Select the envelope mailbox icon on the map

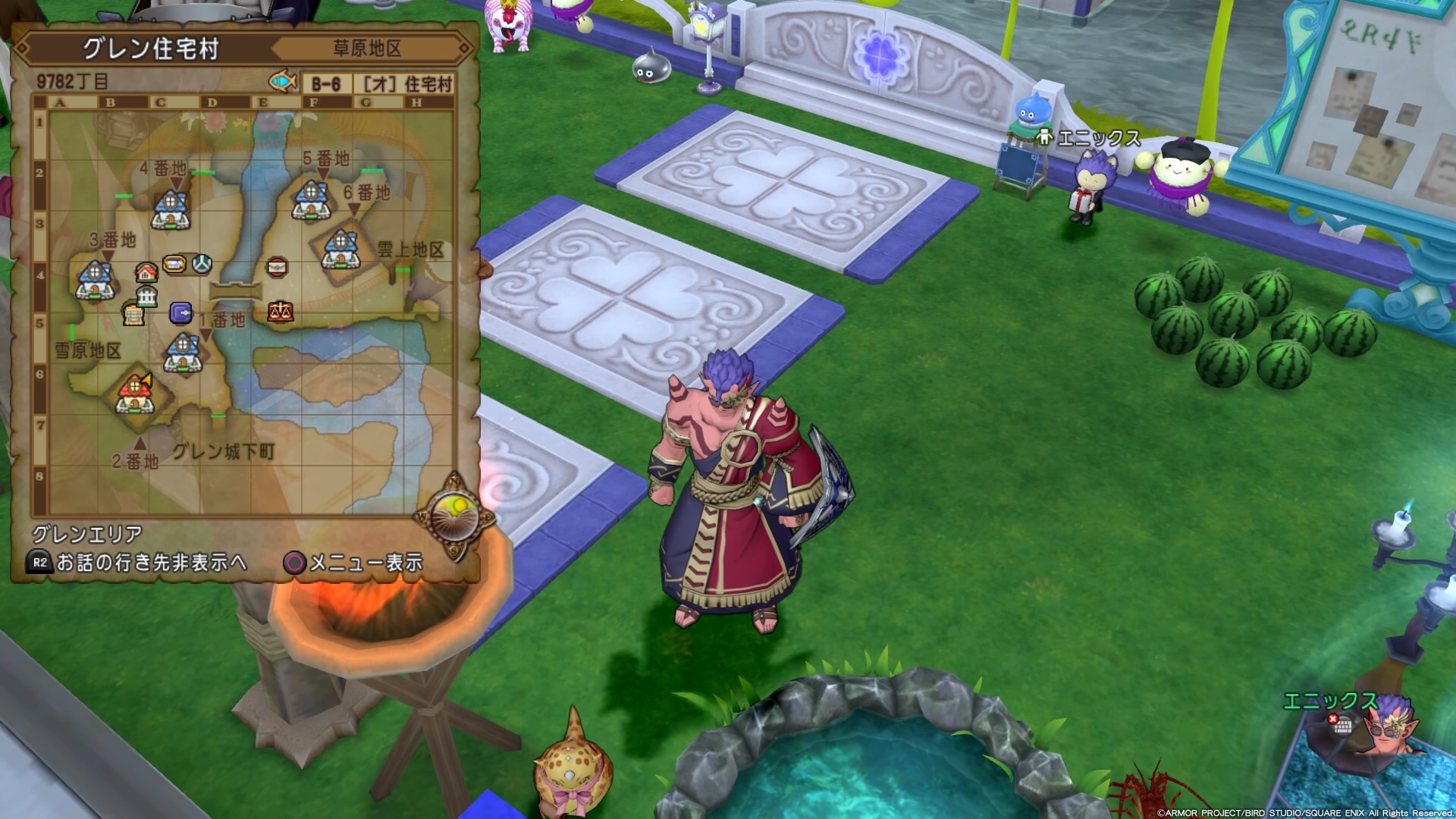[277, 268]
